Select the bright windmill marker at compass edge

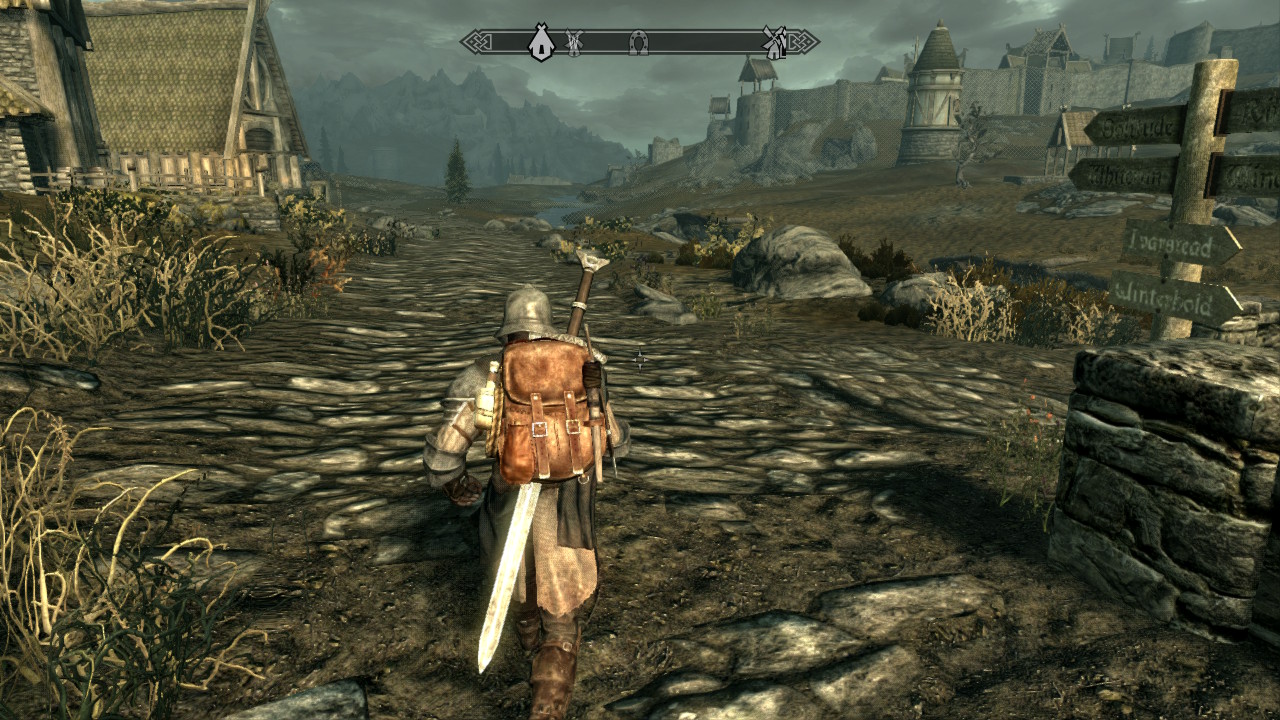pyautogui.click(x=773, y=42)
